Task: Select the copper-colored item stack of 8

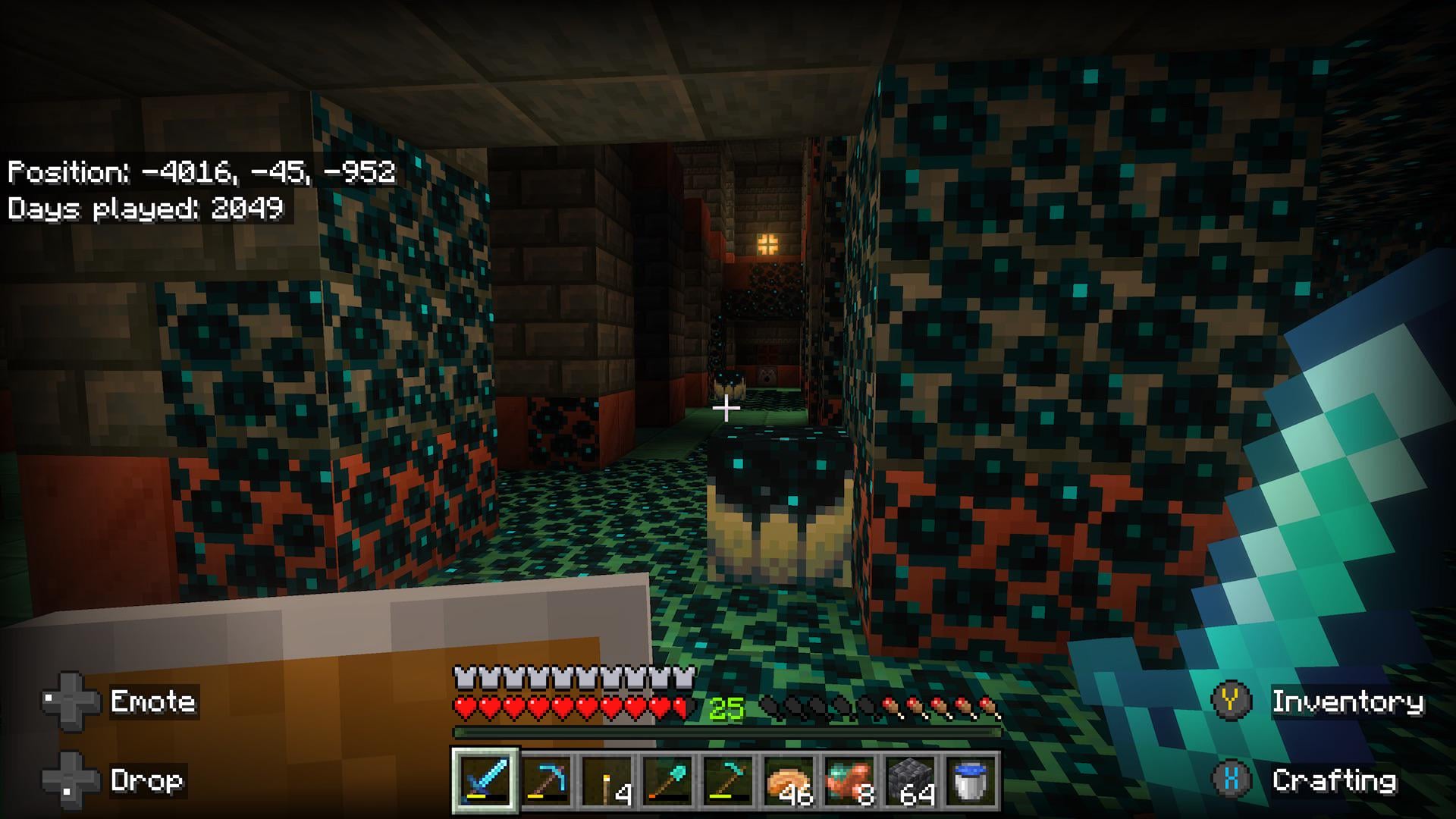Action: tap(849, 780)
